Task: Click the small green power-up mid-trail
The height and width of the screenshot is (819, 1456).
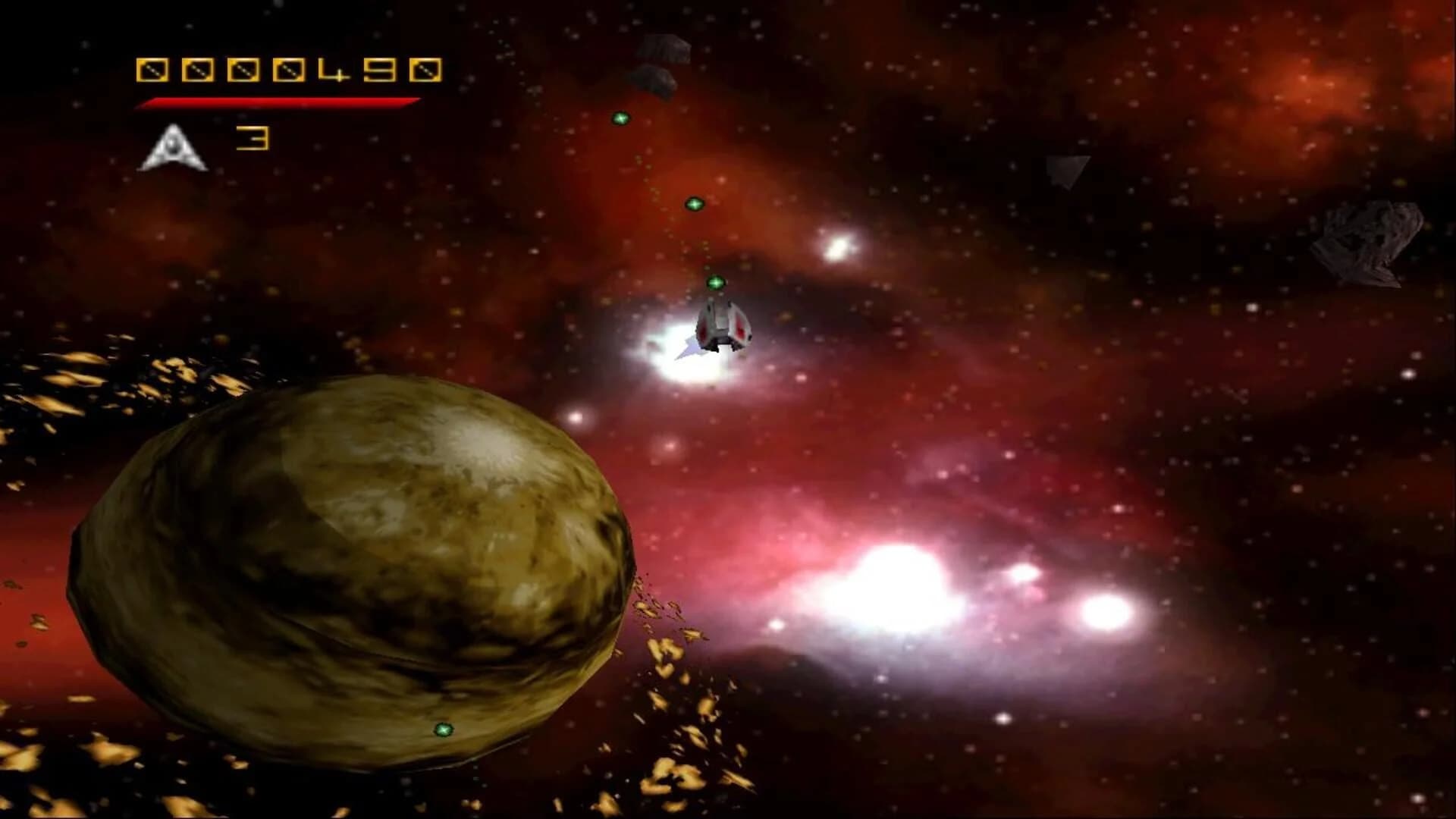Action: (x=694, y=204)
